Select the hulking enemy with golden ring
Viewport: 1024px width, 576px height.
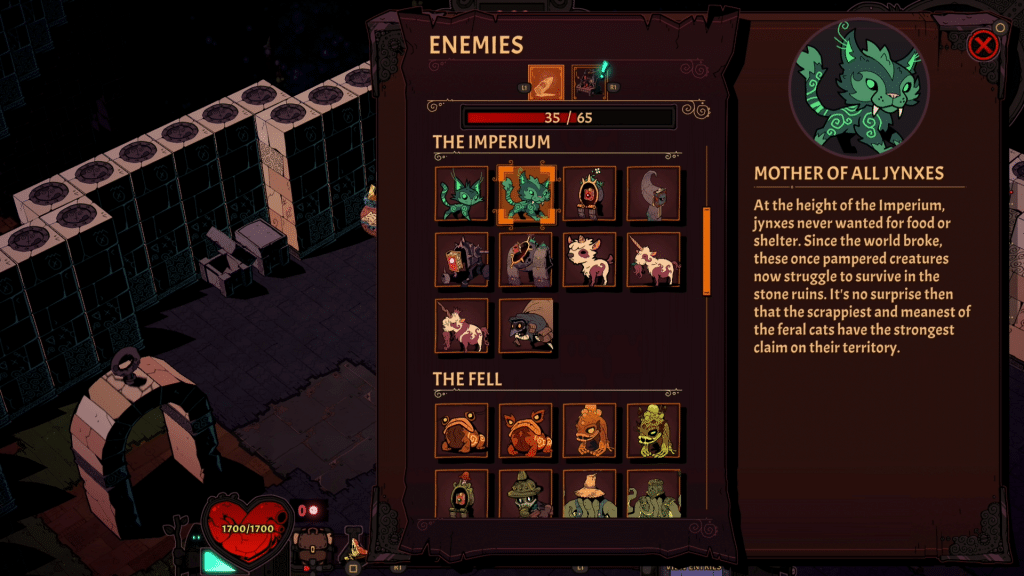(x=525, y=259)
